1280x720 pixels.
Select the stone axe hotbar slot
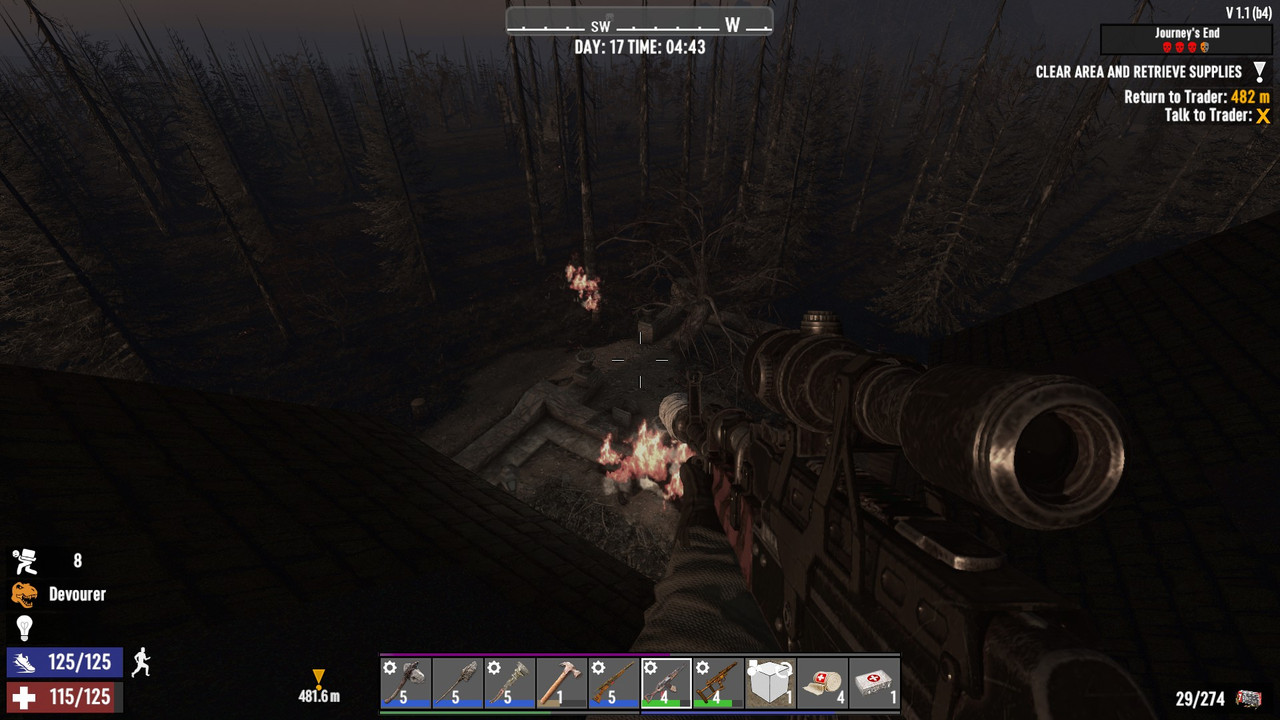(x=406, y=683)
